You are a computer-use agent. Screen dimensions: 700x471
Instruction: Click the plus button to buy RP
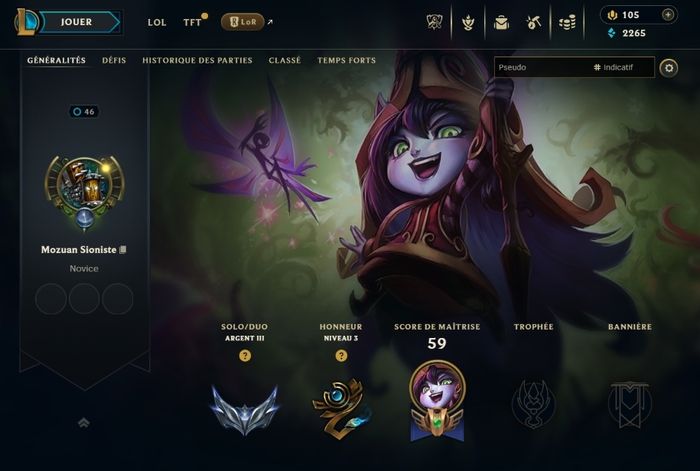(x=668, y=15)
